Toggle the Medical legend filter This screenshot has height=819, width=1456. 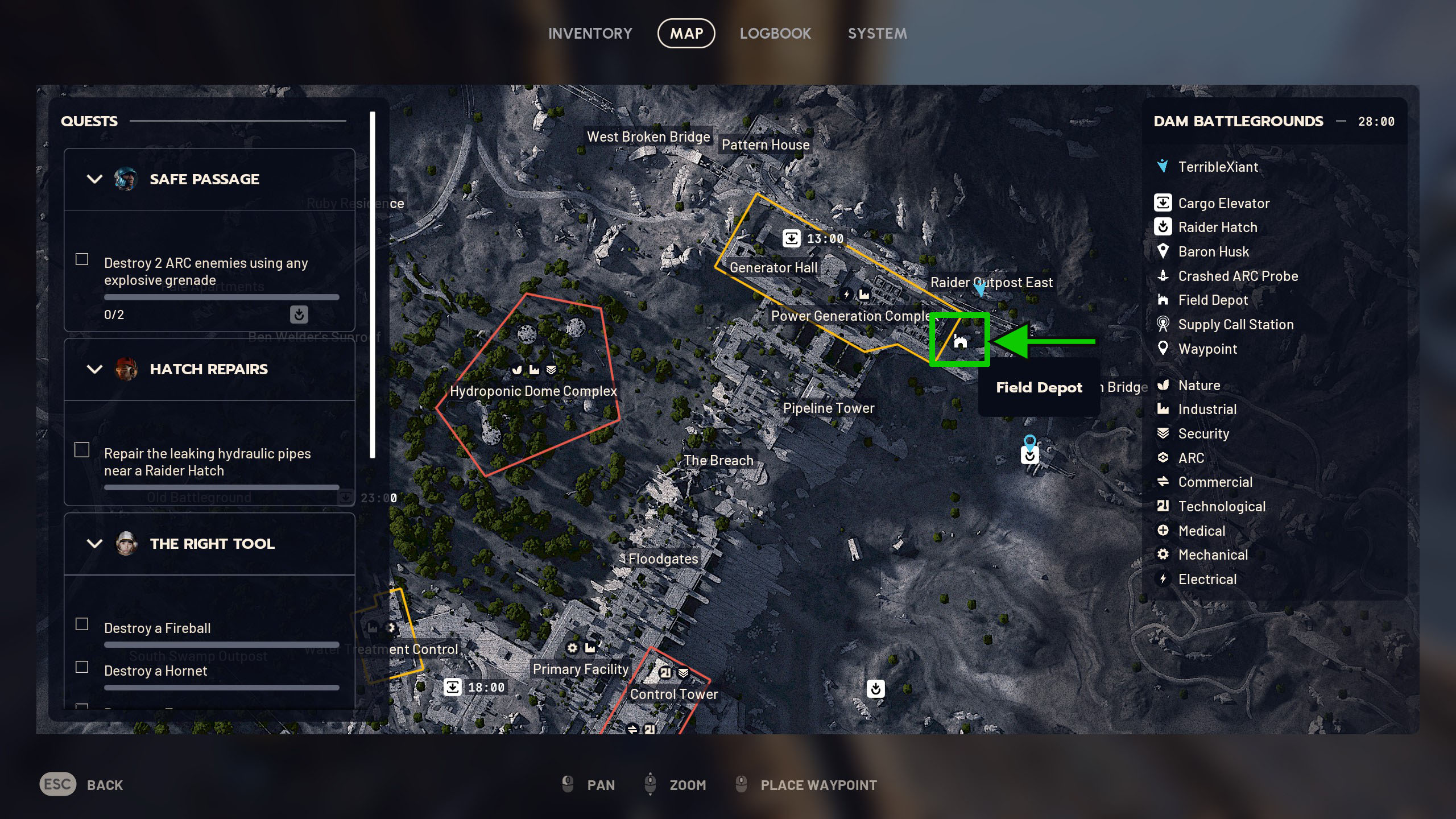pyautogui.click(x=1201, y=531)
